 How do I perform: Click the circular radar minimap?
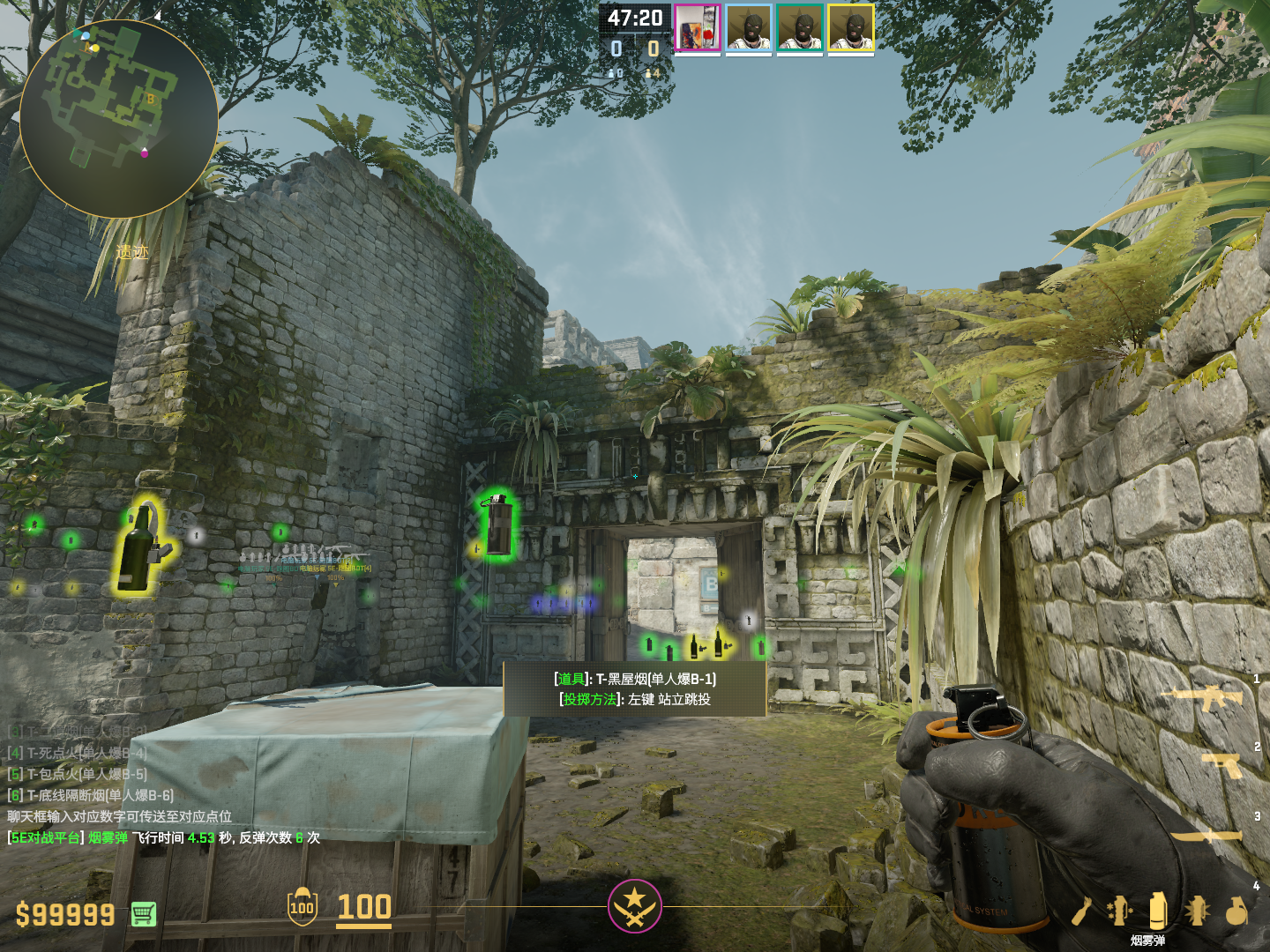[119, 119]
